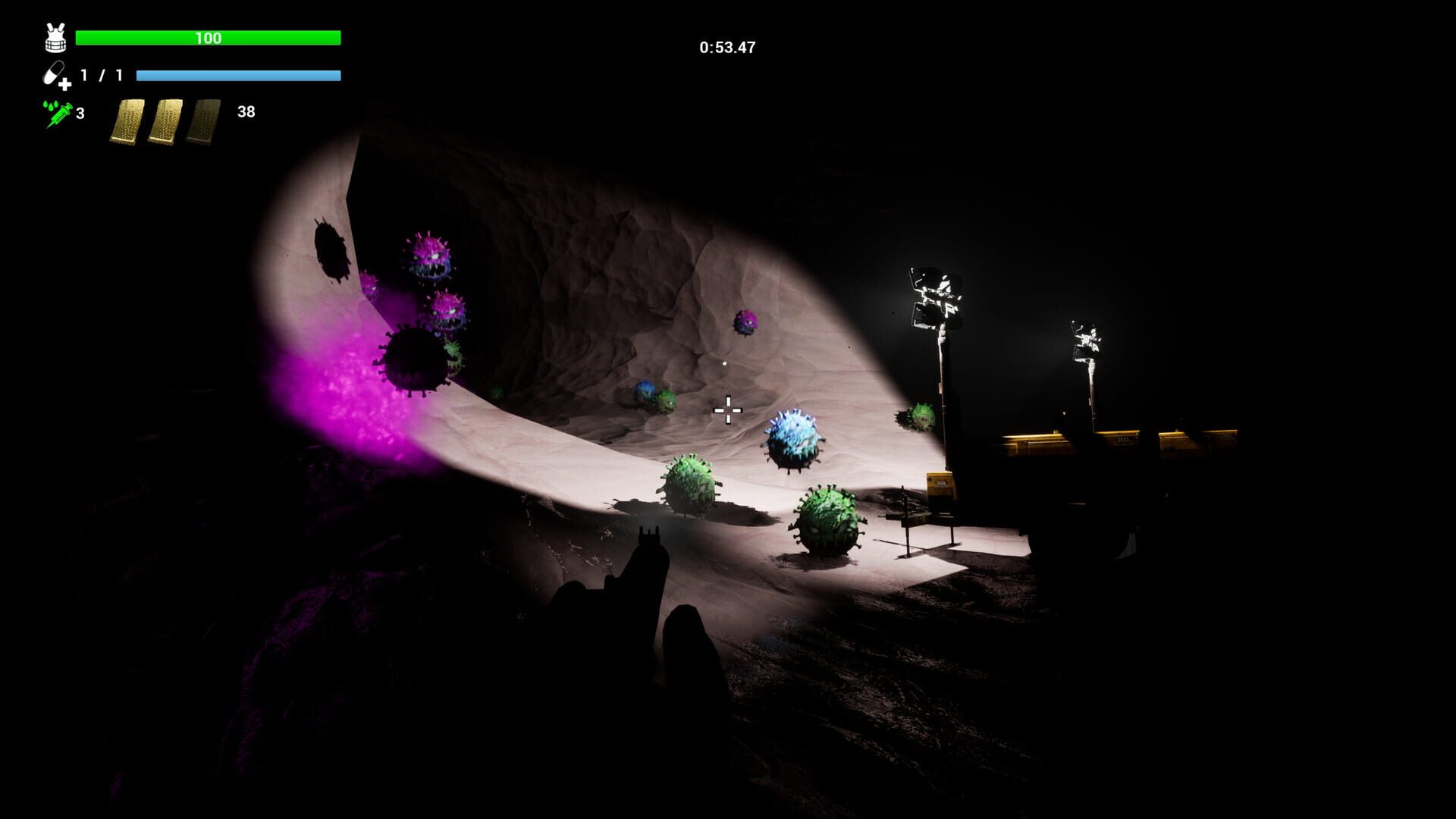Click the crosshair at screen center
The image size is (1456, 819).
coord(726,409)
